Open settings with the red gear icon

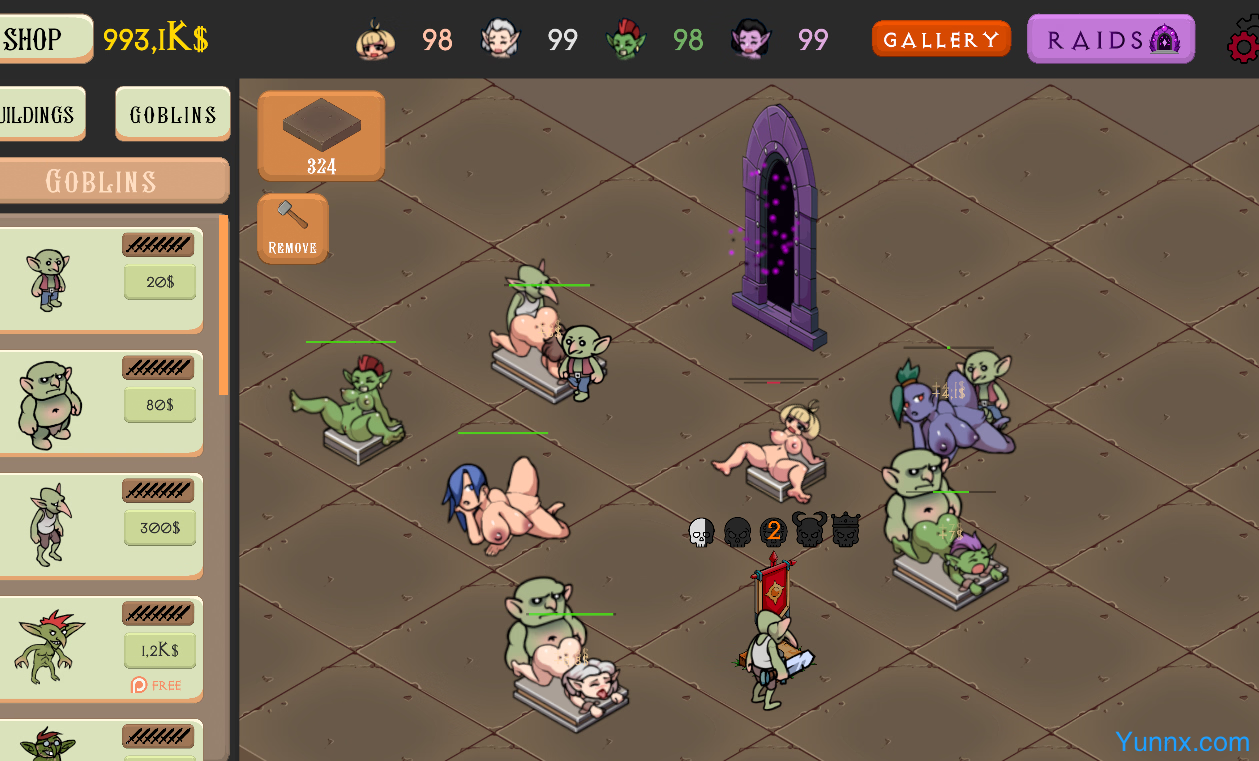[1244, 45]
